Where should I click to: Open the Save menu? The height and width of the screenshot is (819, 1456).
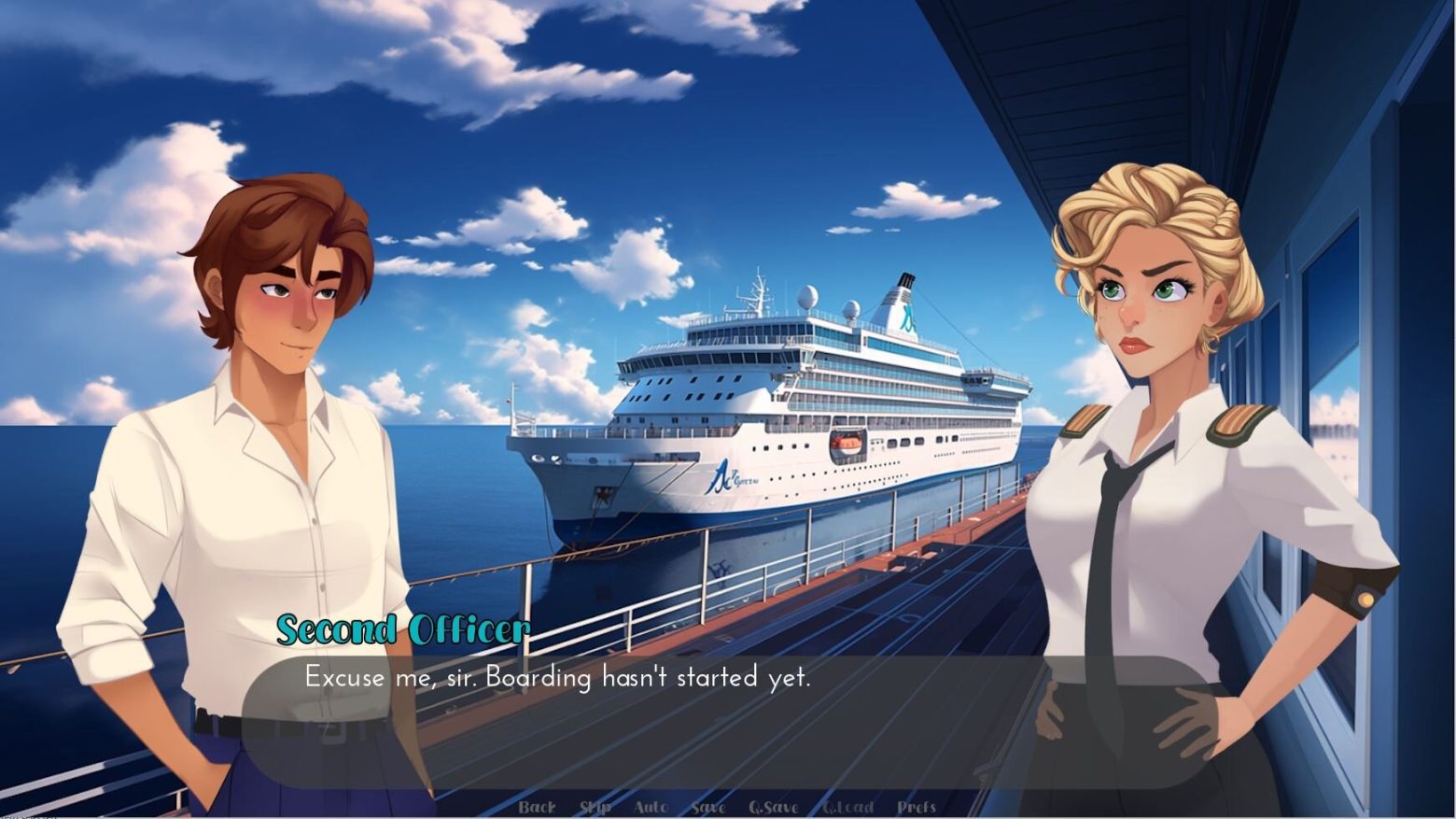click(x=708, y=807)
